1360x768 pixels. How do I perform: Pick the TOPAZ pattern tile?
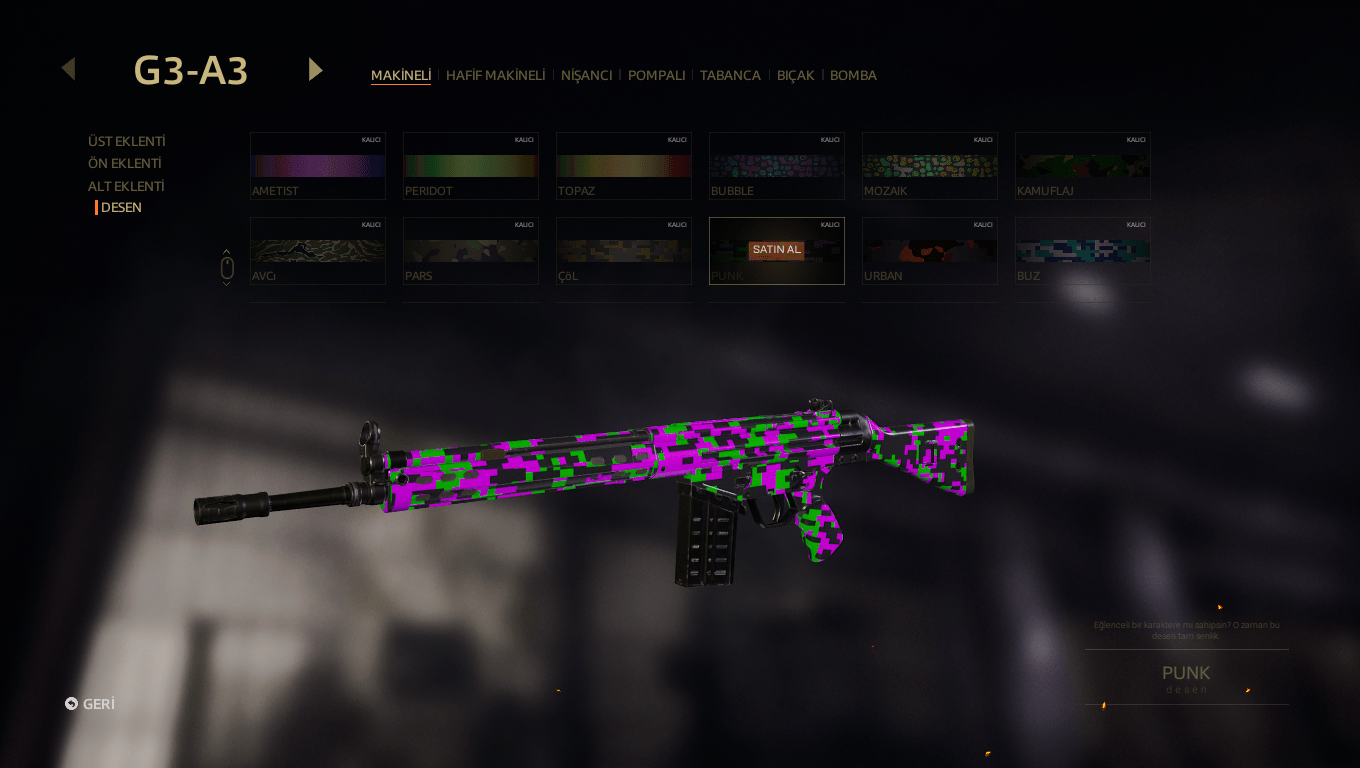coord(624,166)
